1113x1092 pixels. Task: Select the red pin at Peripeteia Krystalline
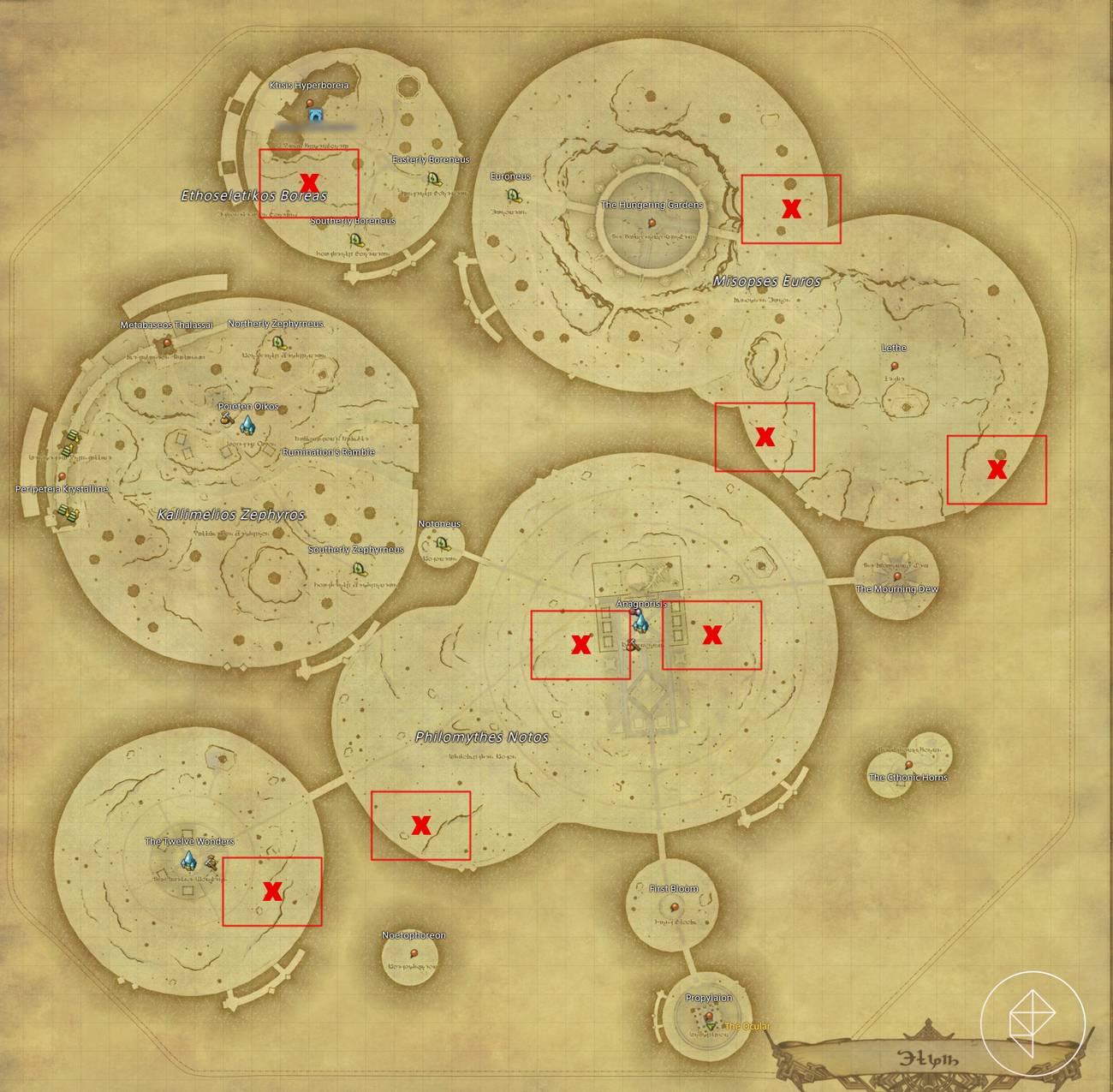[x=63, y=478]
